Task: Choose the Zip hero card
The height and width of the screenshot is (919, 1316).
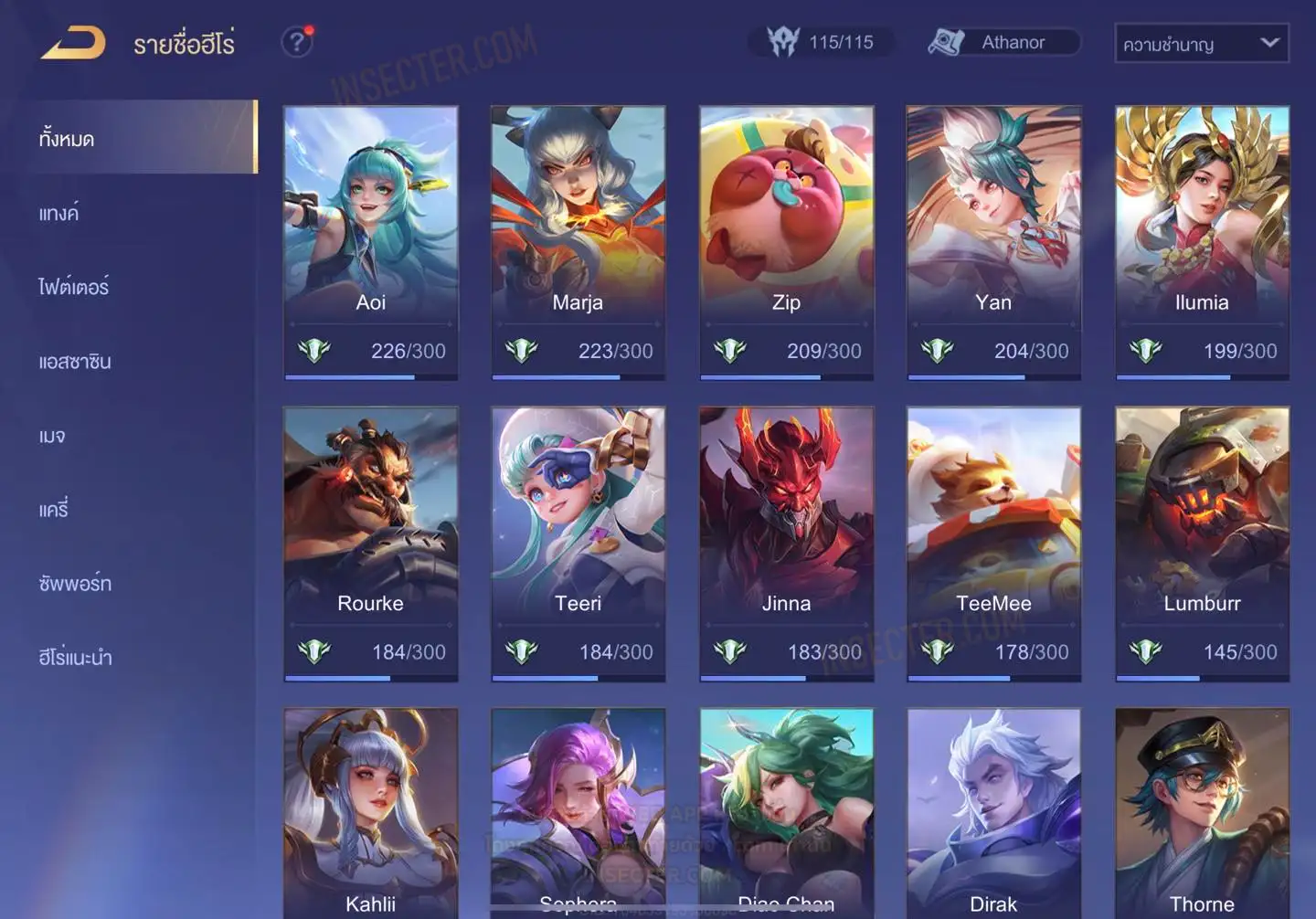Action: (786, 241)
